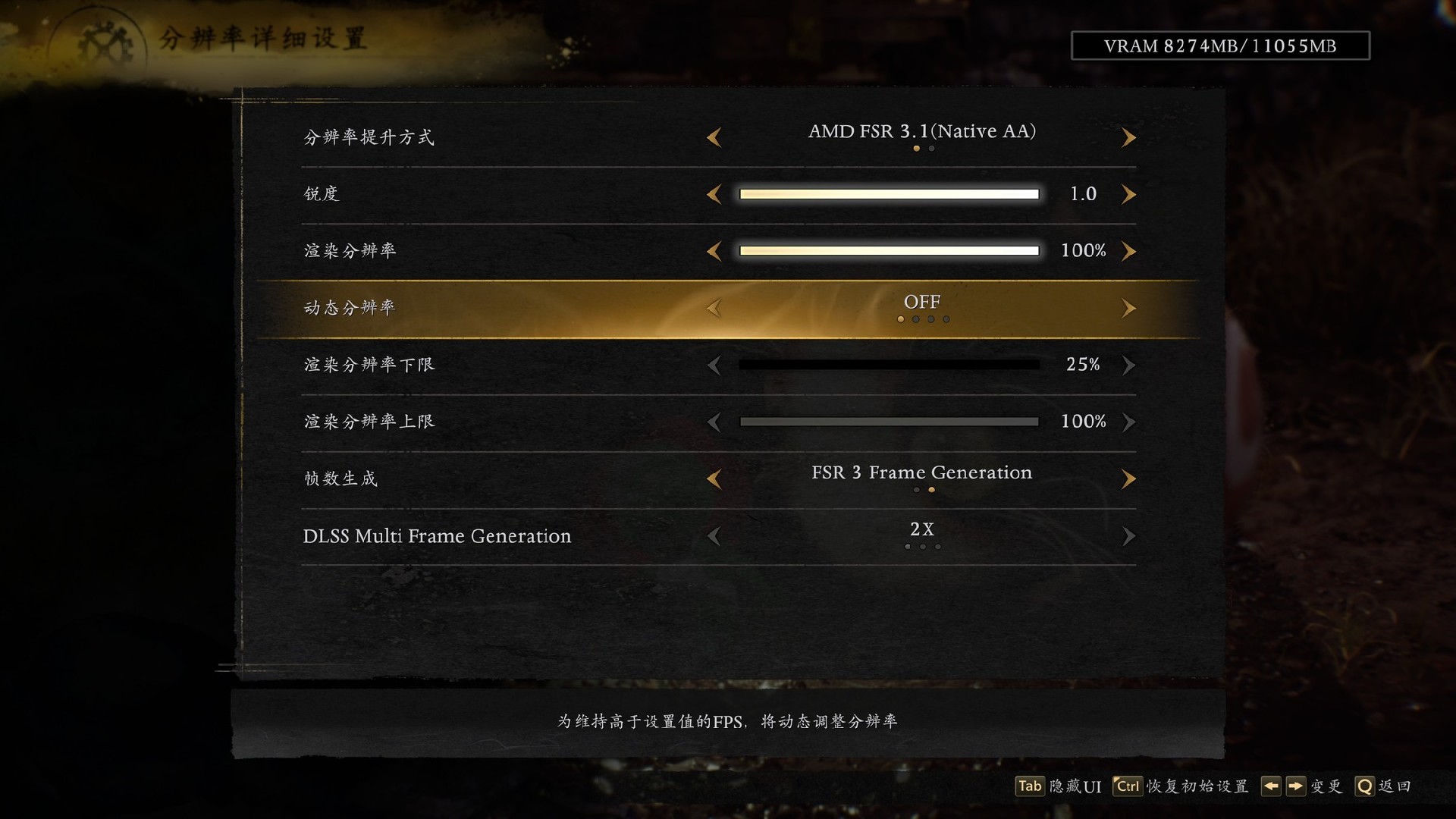The width and height of the screenshot is (1456, 819).
Task: Click the 隐藏UI label in the bottom bar
Action: [1075, 786]
